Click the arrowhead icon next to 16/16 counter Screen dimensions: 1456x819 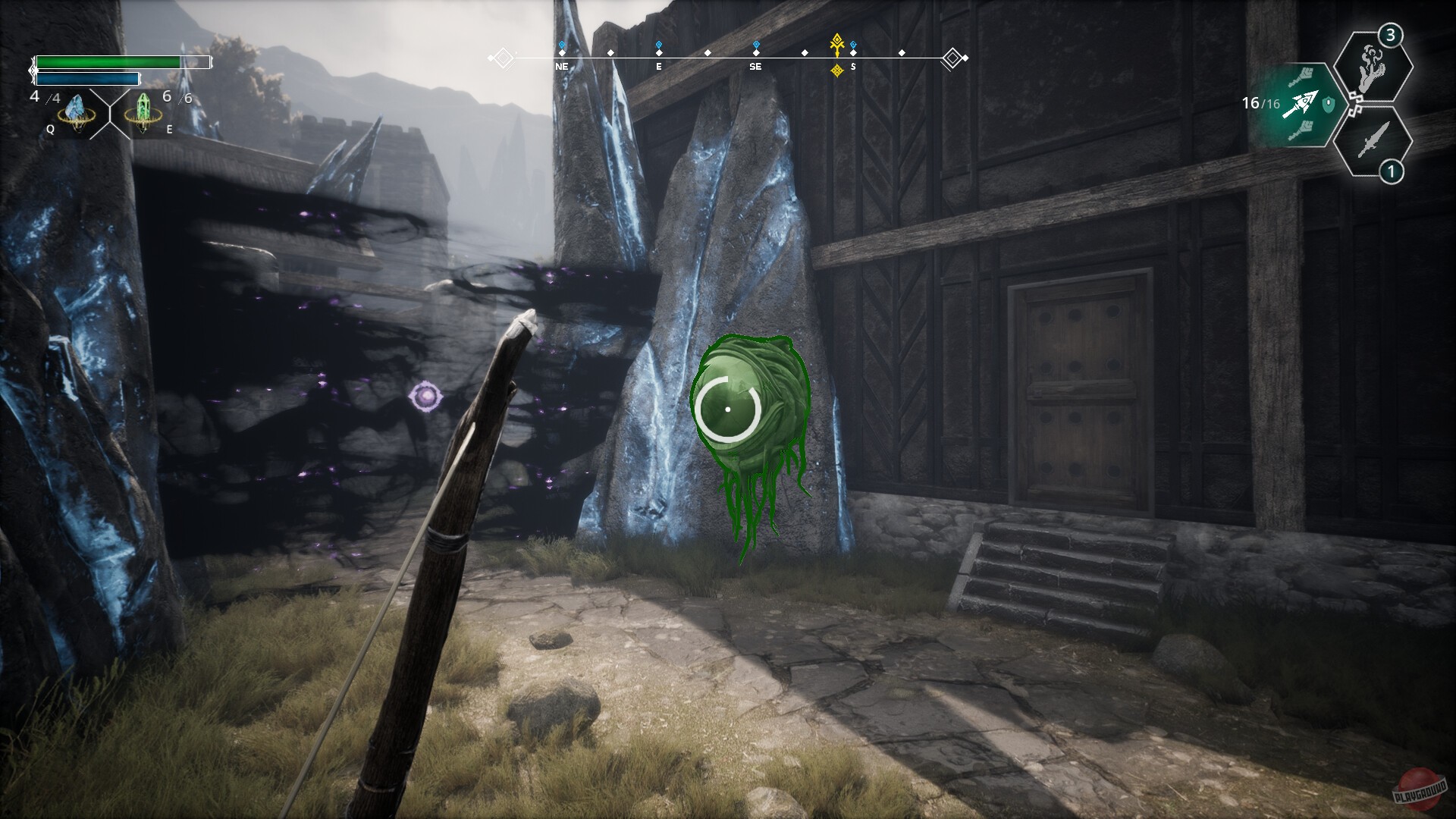(x=1303, y=104)
